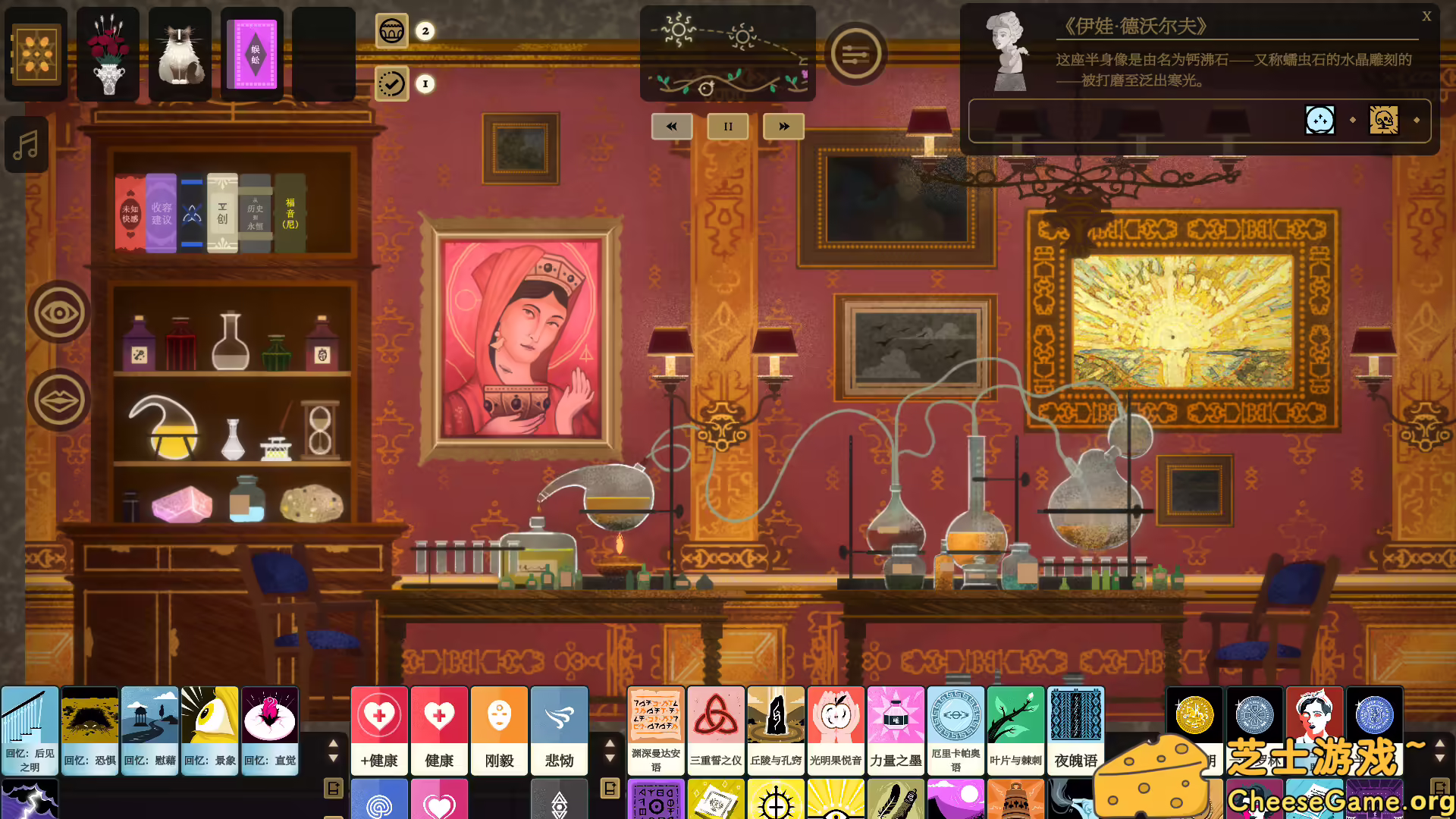Image resolution: width=1456 pixels, height=819 pixels.
Task: Open the music note panel on the left
Action: coord(26,144)
